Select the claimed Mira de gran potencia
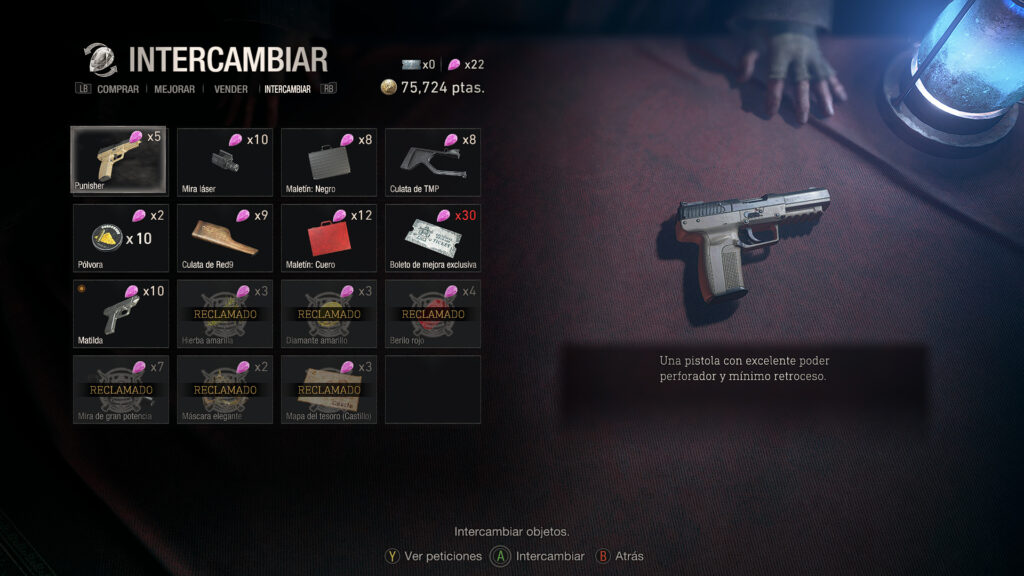Image resolution: width=1024 pixels, height=576 pixels. 120,389
